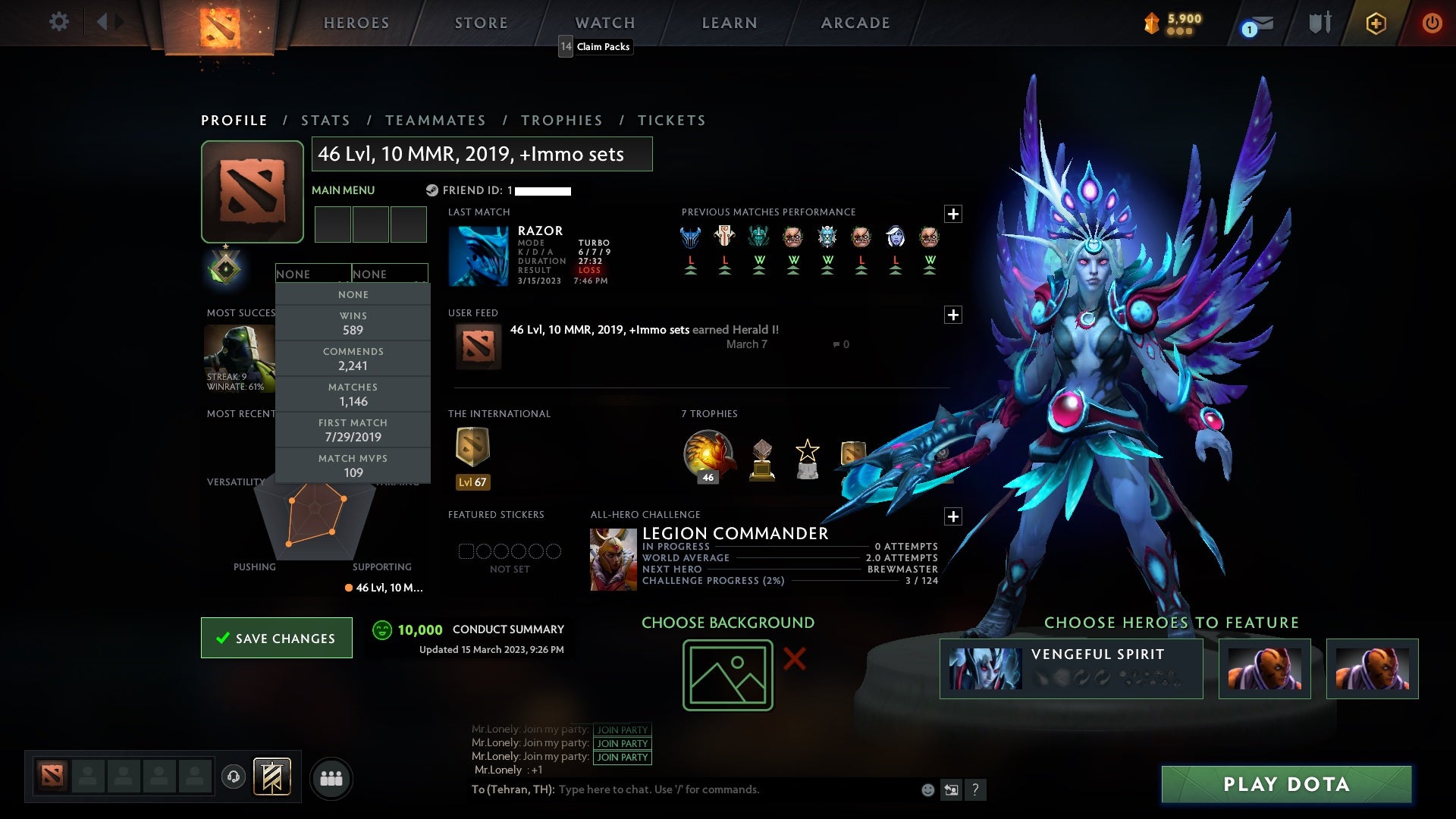The height and width of the screenshot is (819, 1456).
Task: Switch to the Stats tab
Action: 325,120
